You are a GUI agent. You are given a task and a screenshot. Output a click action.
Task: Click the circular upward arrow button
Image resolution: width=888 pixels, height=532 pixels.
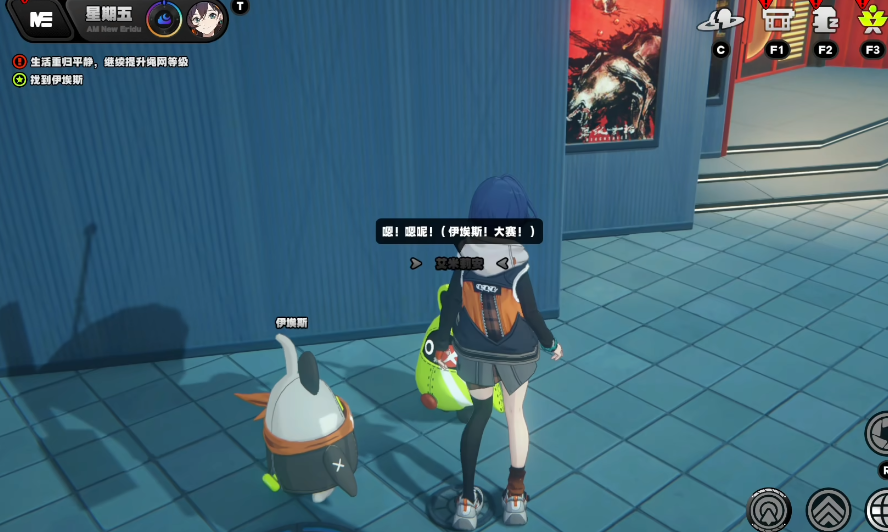coord(769,509)
